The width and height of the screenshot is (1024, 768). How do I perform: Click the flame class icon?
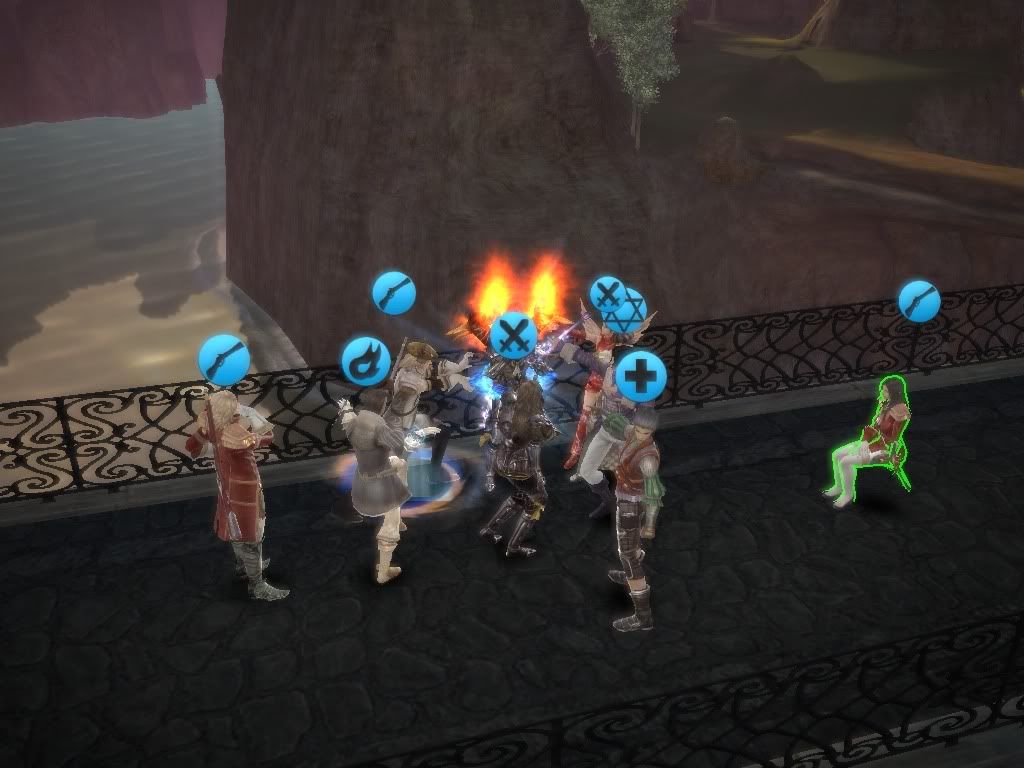pyautogui.click(x=366, y=361)
